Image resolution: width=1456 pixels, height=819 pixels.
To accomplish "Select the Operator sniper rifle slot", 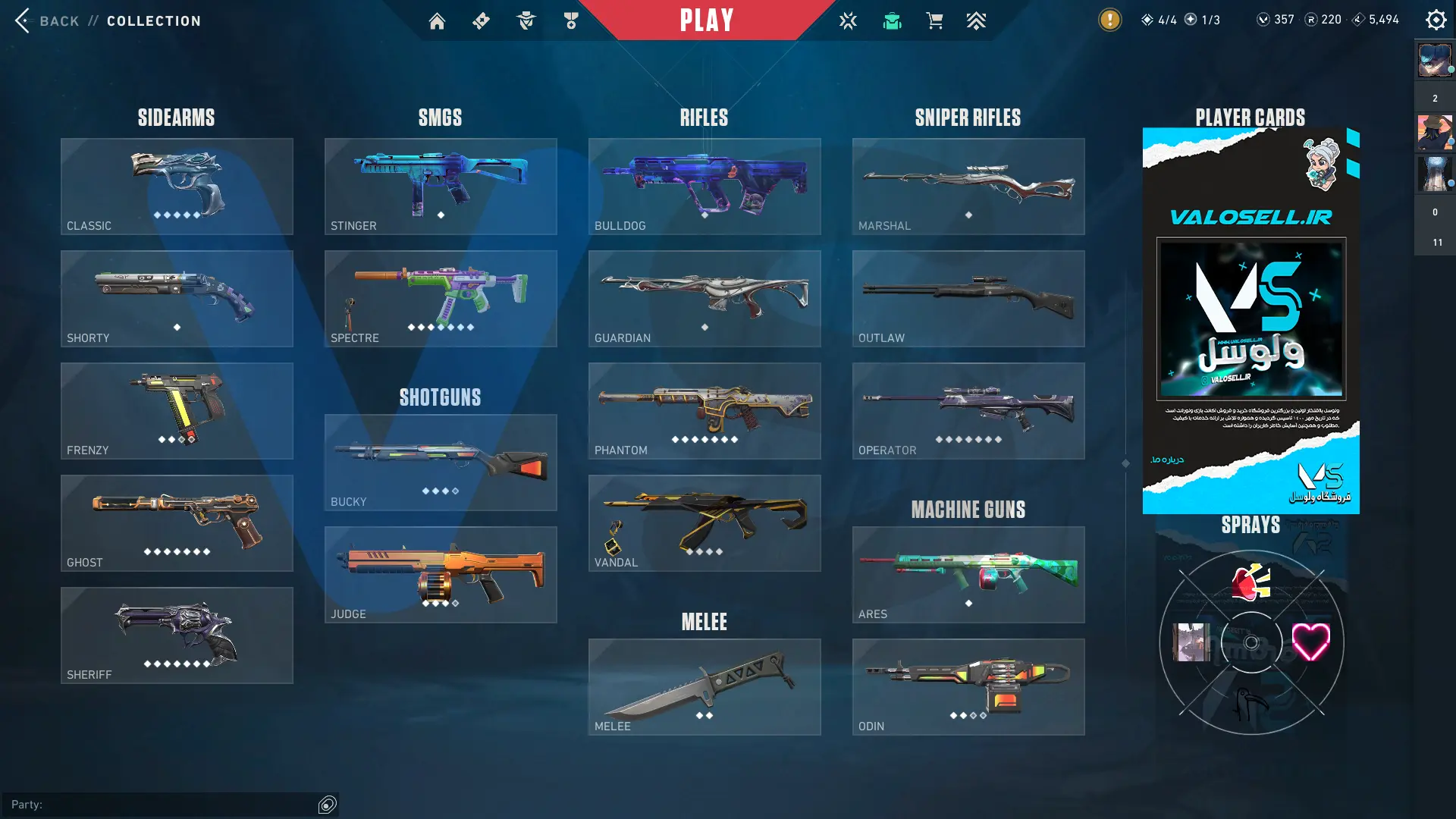I will 968,411.
